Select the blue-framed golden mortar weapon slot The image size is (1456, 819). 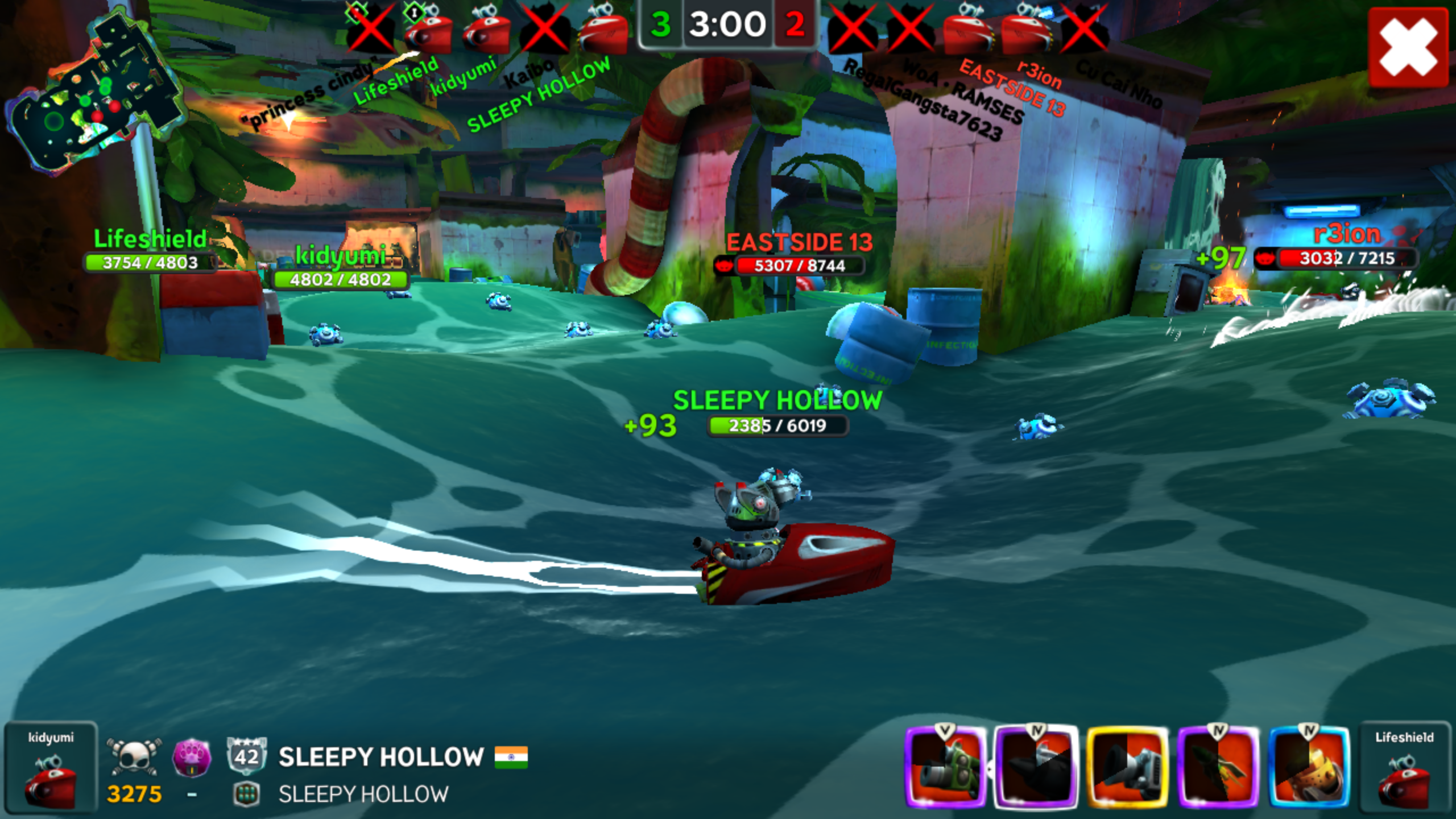pos(1309,767)
